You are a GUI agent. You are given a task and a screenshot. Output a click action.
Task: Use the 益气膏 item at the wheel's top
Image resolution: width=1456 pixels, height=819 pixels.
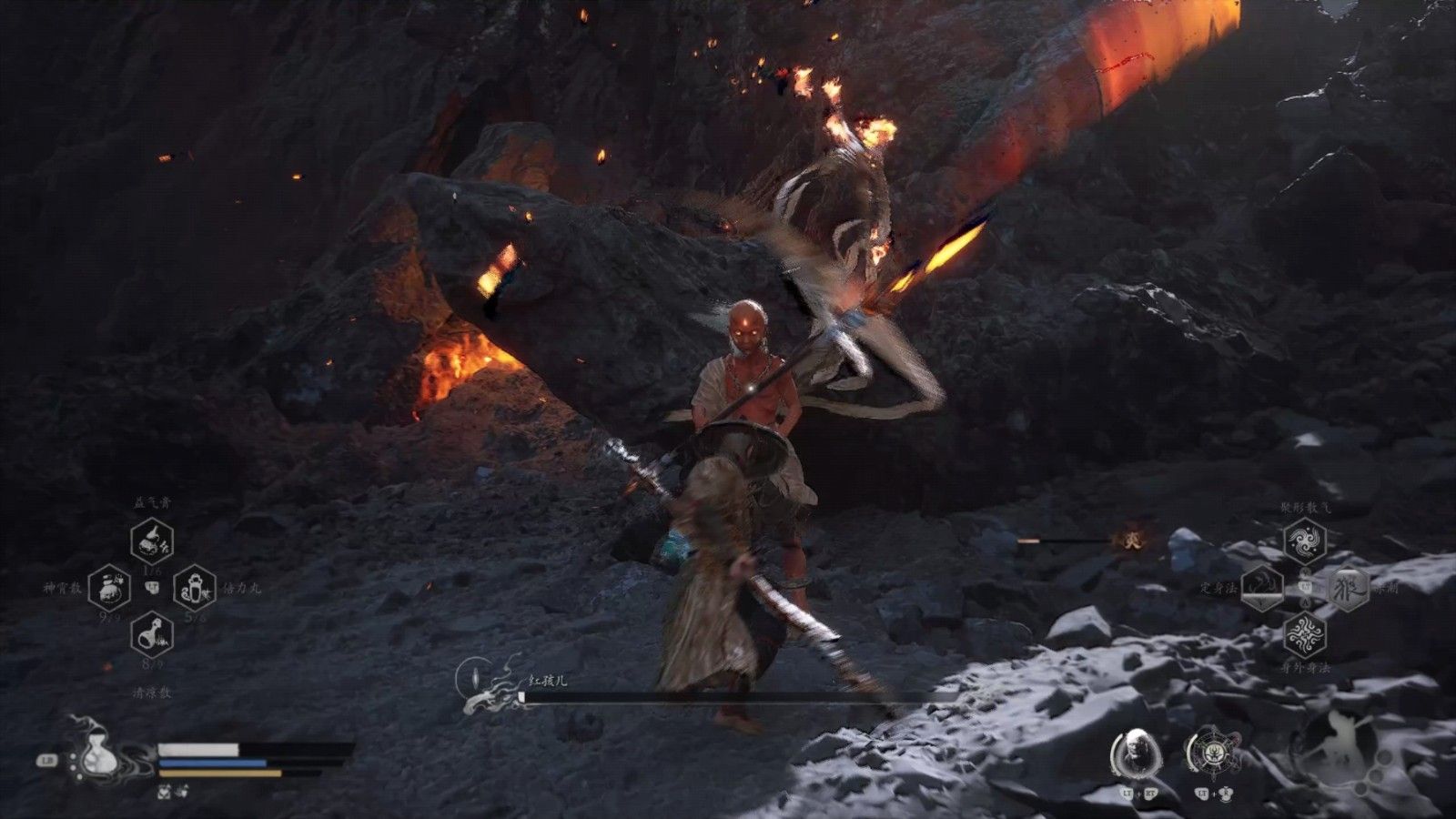(x=152, y=541)
